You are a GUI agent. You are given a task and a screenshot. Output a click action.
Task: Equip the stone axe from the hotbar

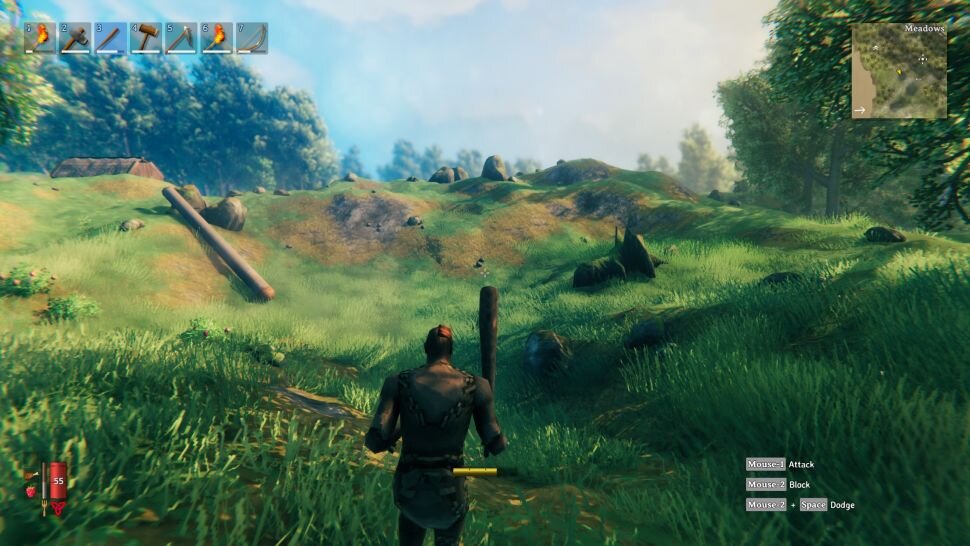pos(75,38)
